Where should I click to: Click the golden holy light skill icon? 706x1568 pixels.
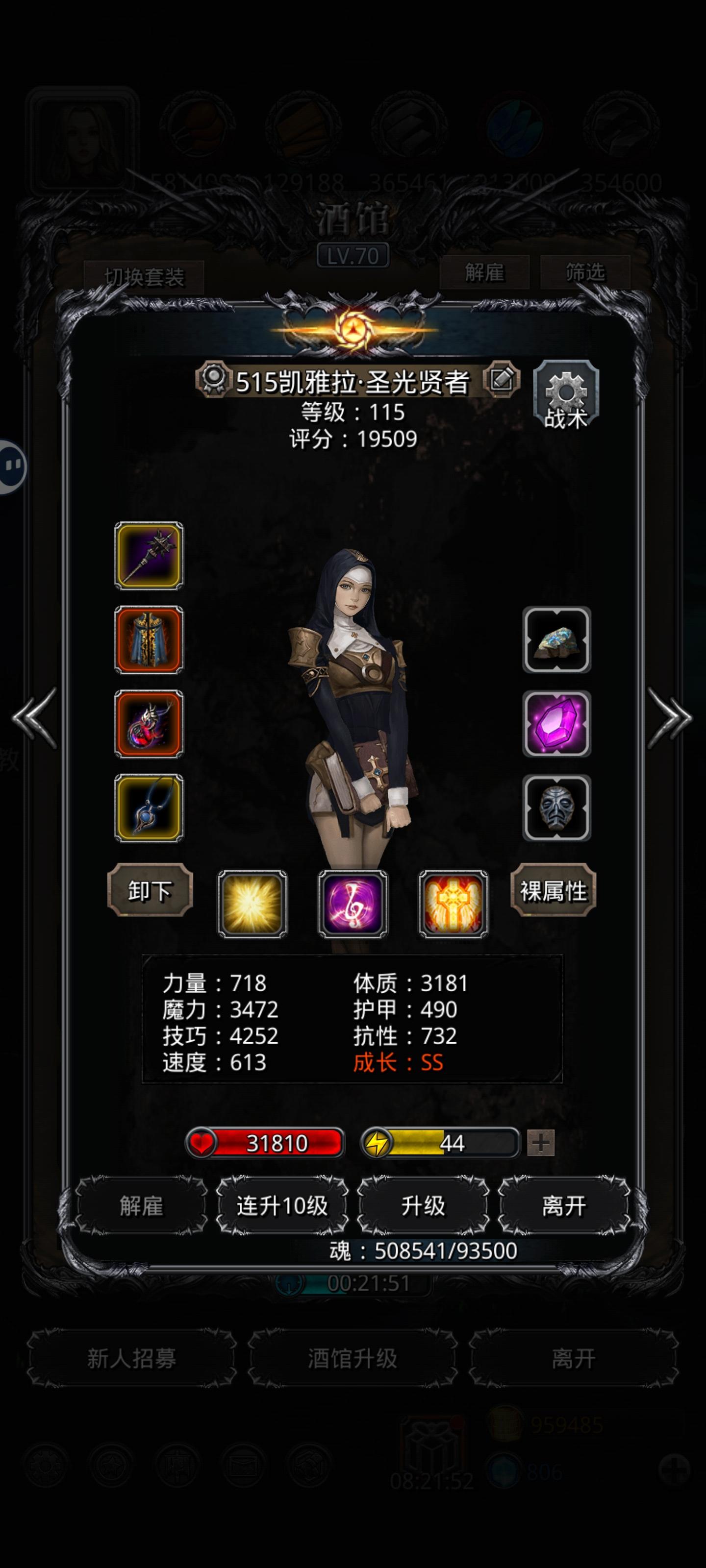point(253,903)
